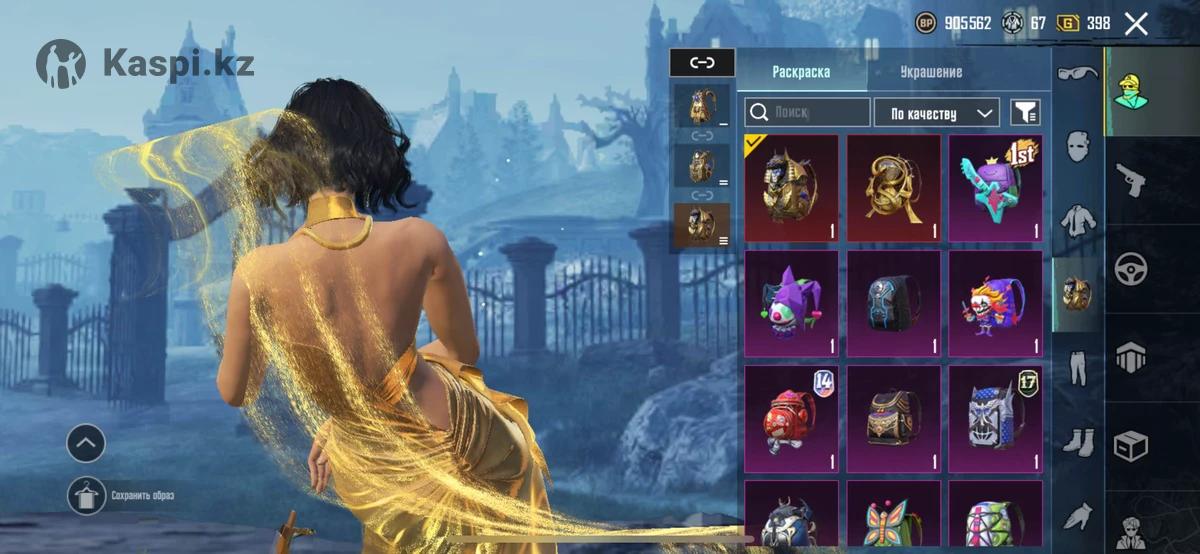Click the Поиск search field
1200x554 pixels.
pos(808,112)
